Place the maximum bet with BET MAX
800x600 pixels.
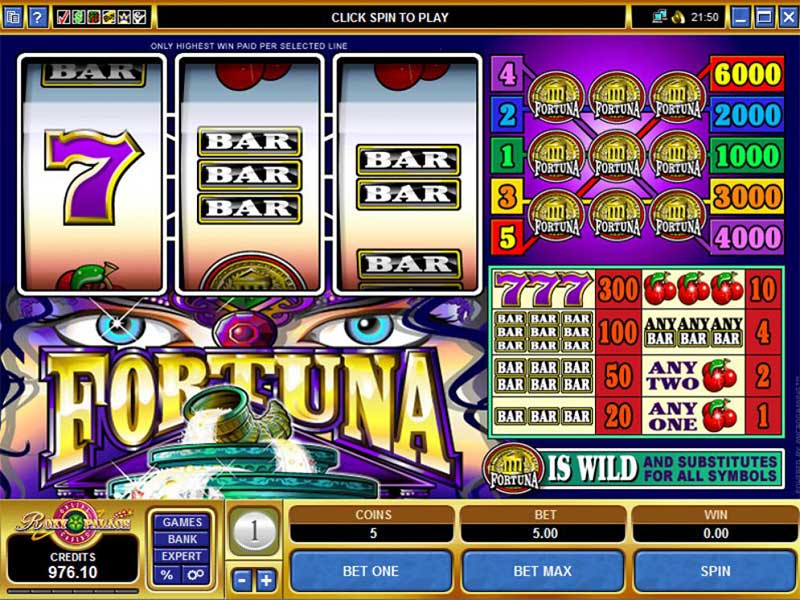[542, 571]
